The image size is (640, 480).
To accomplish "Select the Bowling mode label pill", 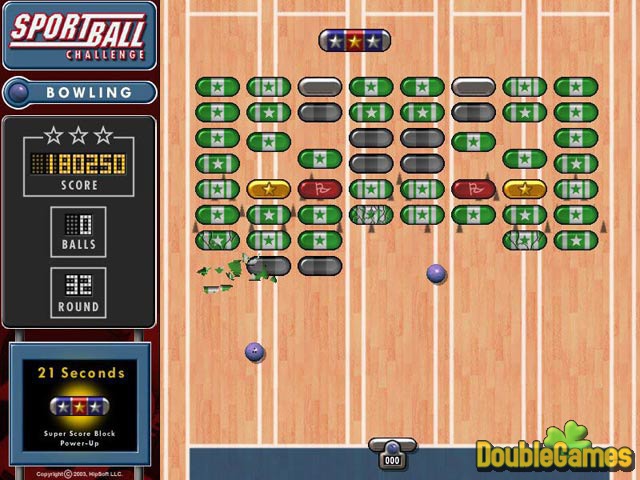I will pos(80,93).
